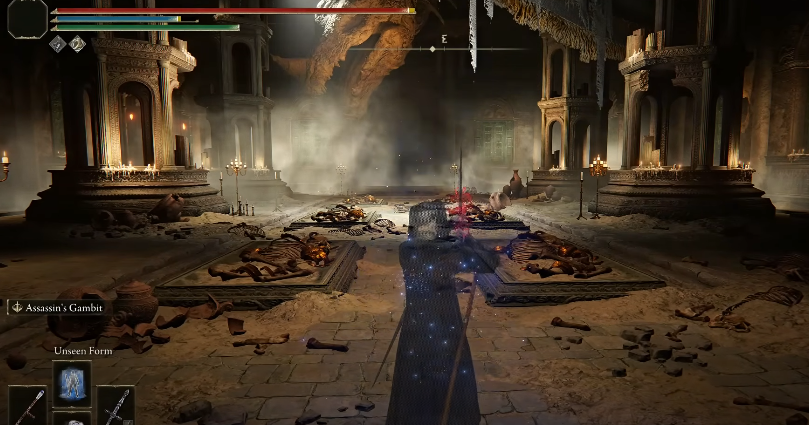The width and height of the screenshot is (809, 425).
Task: Select the Unseen Form spell slot
Action: click(x=72, y=382)
